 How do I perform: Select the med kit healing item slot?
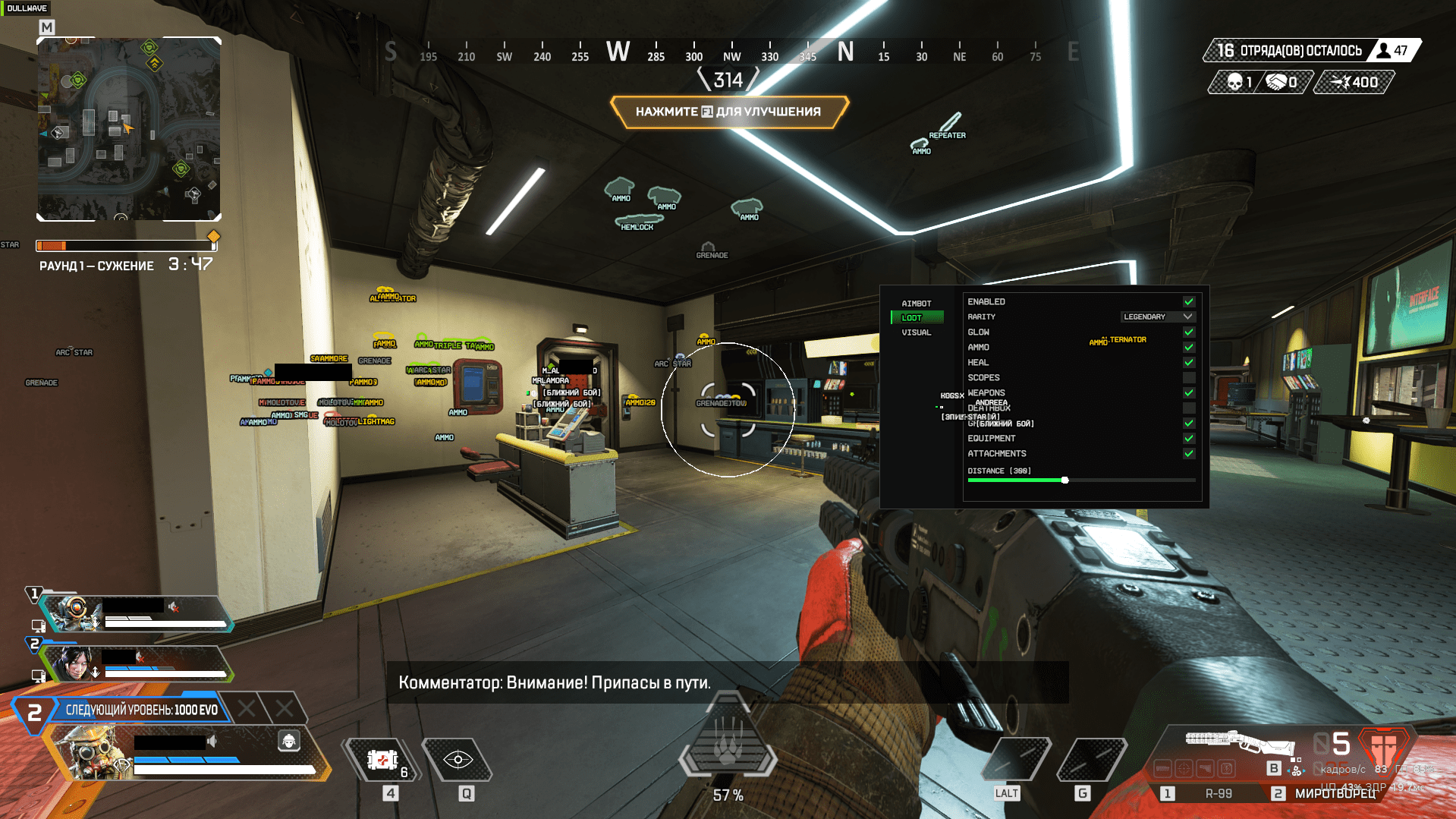[382, 760]
